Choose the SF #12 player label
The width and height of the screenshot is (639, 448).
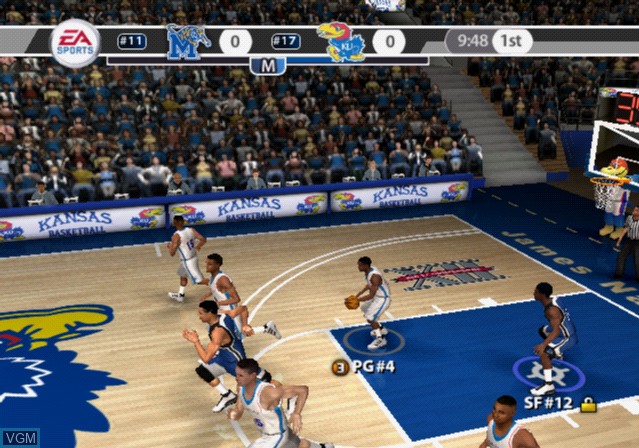[x=550, y=403]
